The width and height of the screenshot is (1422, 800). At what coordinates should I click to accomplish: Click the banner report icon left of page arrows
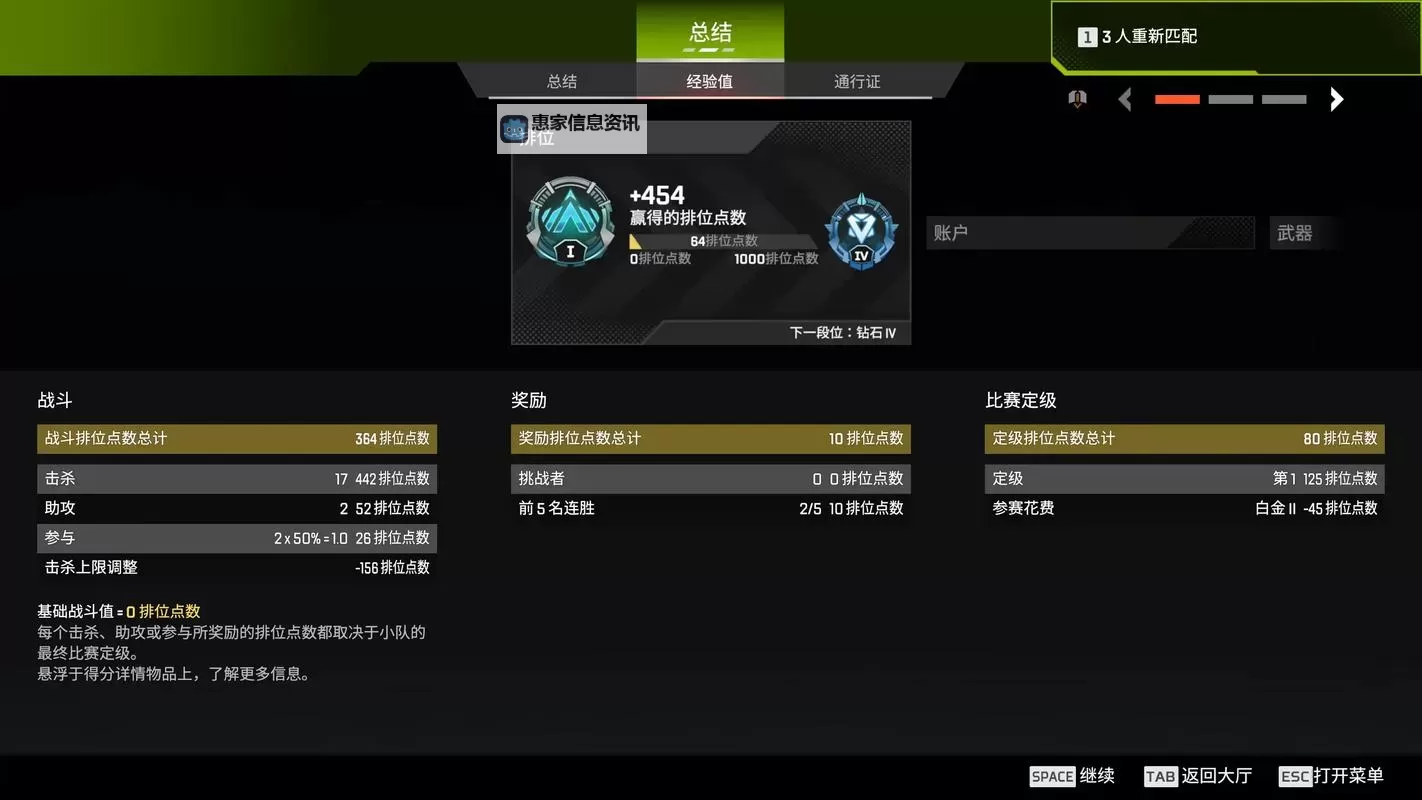[x=1076, y=99]
